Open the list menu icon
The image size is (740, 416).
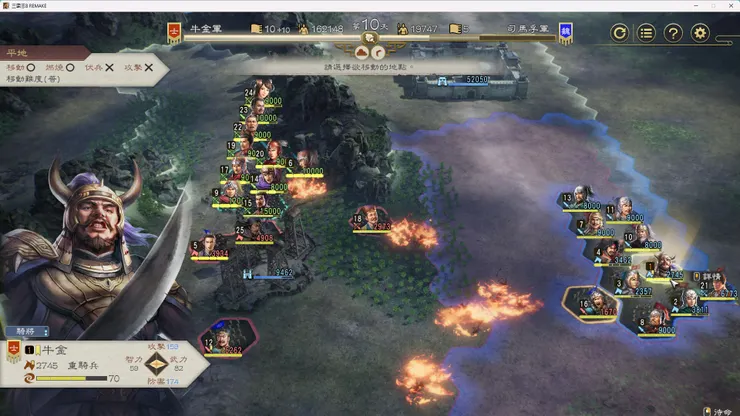[647, 33]
